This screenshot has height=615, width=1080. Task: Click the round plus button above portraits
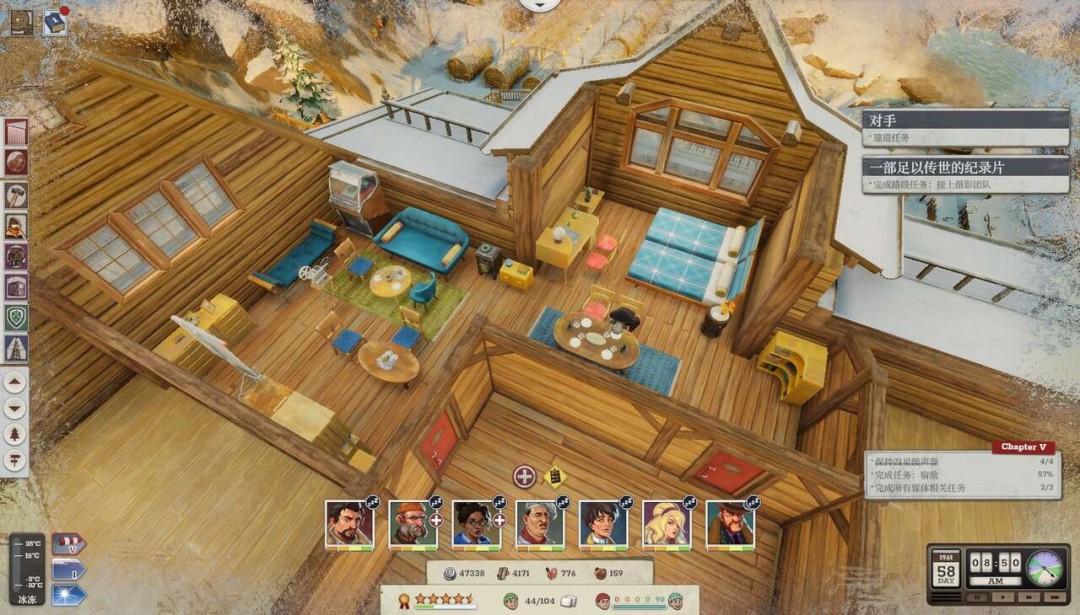click(525, 476)
